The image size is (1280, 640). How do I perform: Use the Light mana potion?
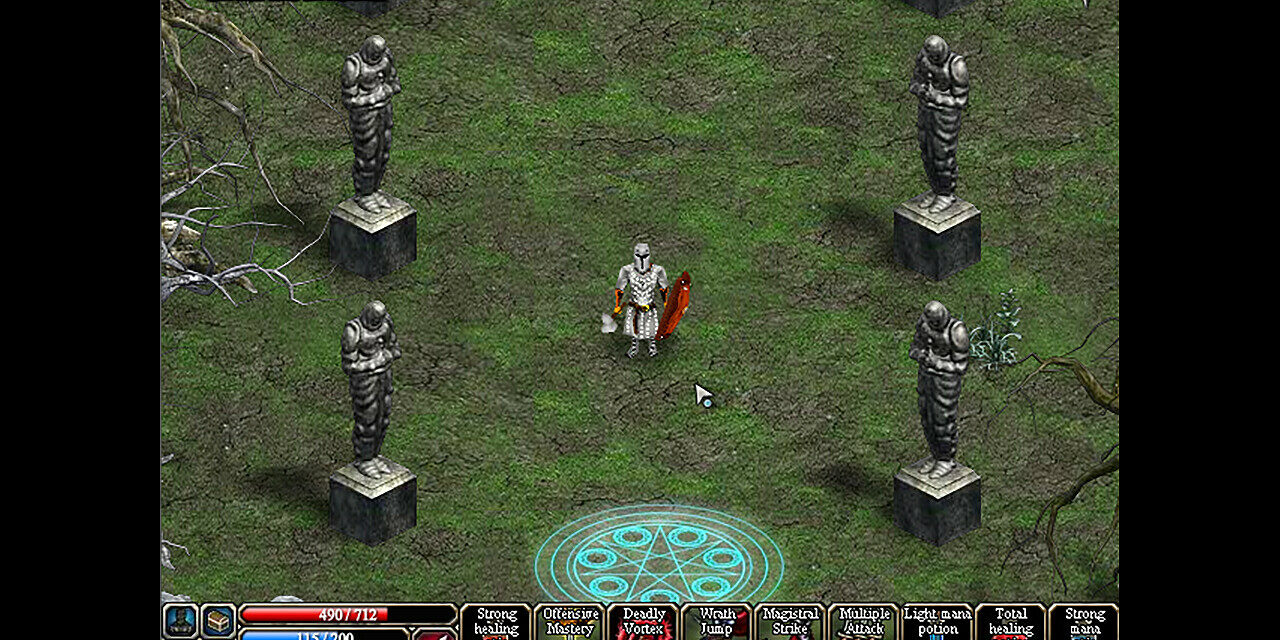click(938, 622)
